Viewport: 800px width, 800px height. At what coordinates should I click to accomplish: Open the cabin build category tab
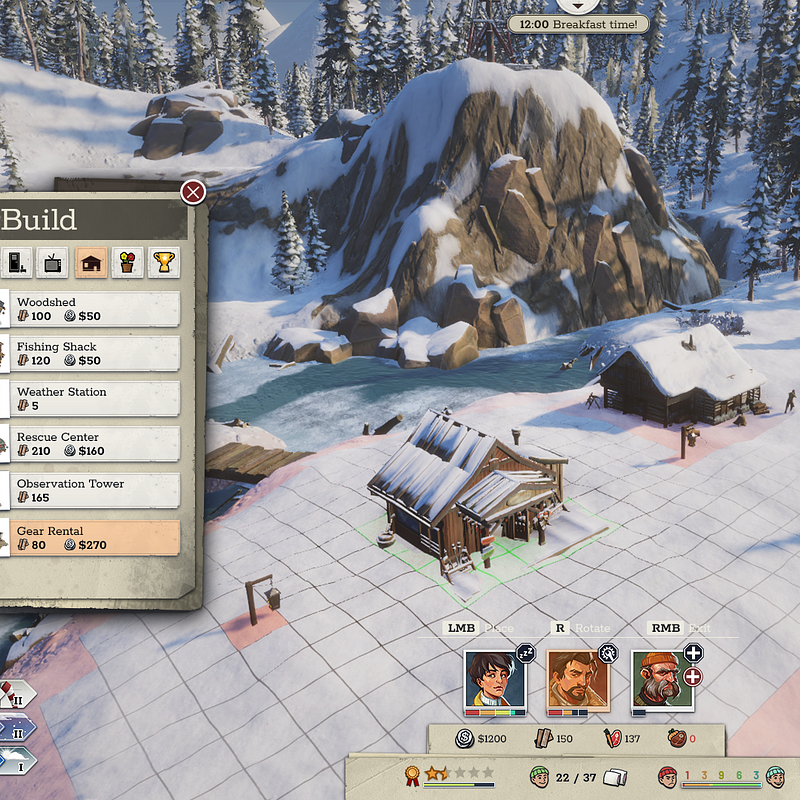[x=92, y=263]
